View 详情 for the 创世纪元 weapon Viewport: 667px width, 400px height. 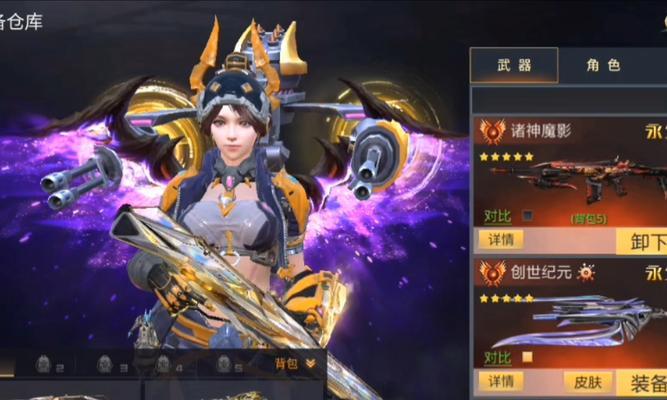[501, 381]
